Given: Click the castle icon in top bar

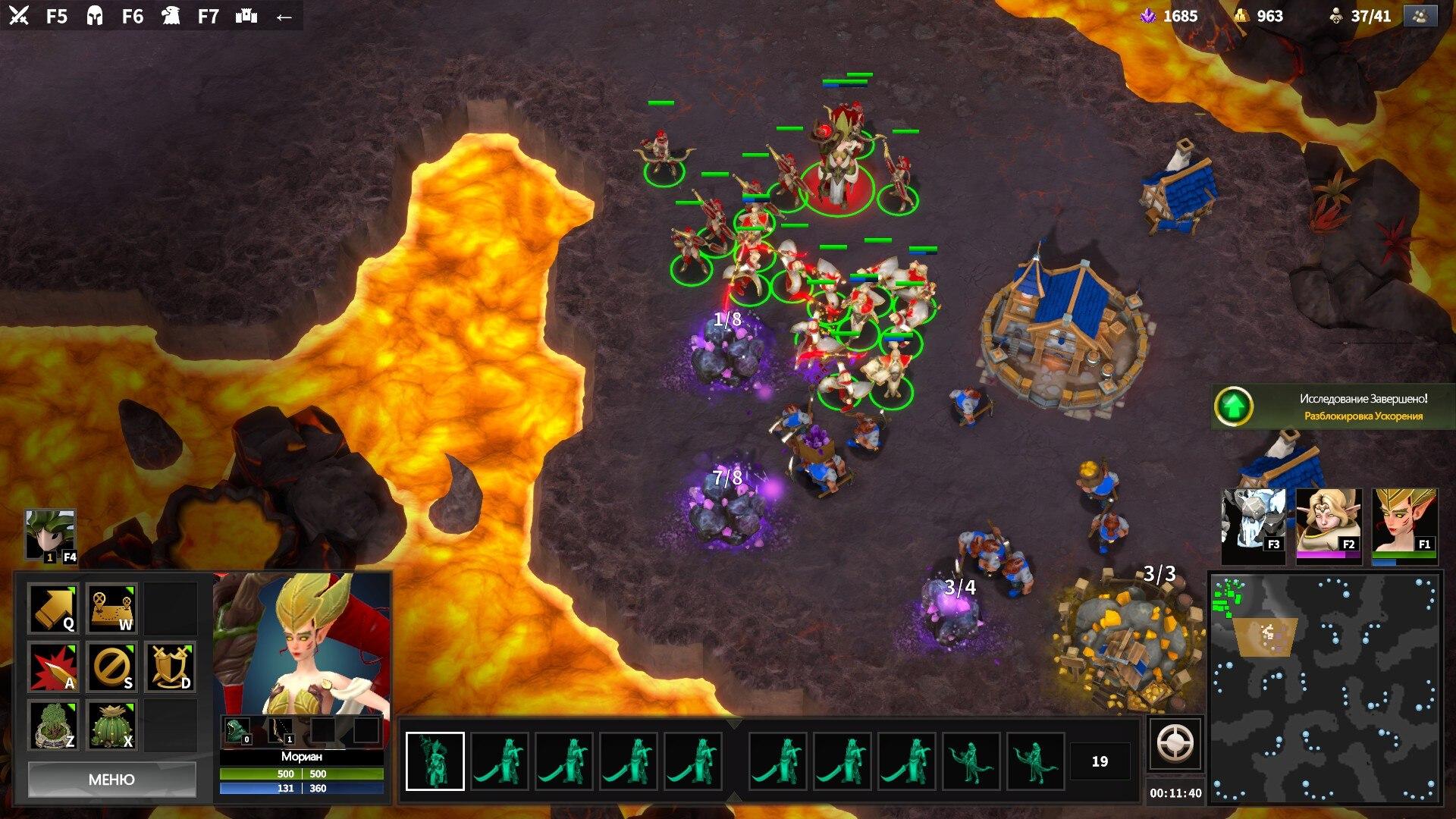Looking at the screenshot, I should point(246,16).
